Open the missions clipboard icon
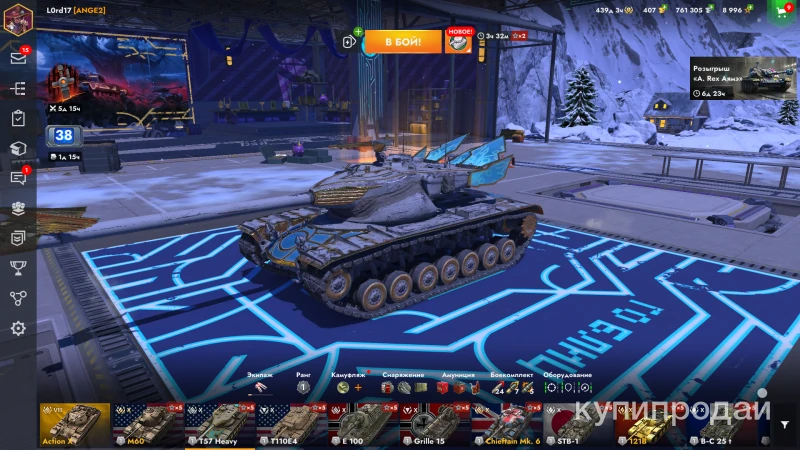 [18, 118]
